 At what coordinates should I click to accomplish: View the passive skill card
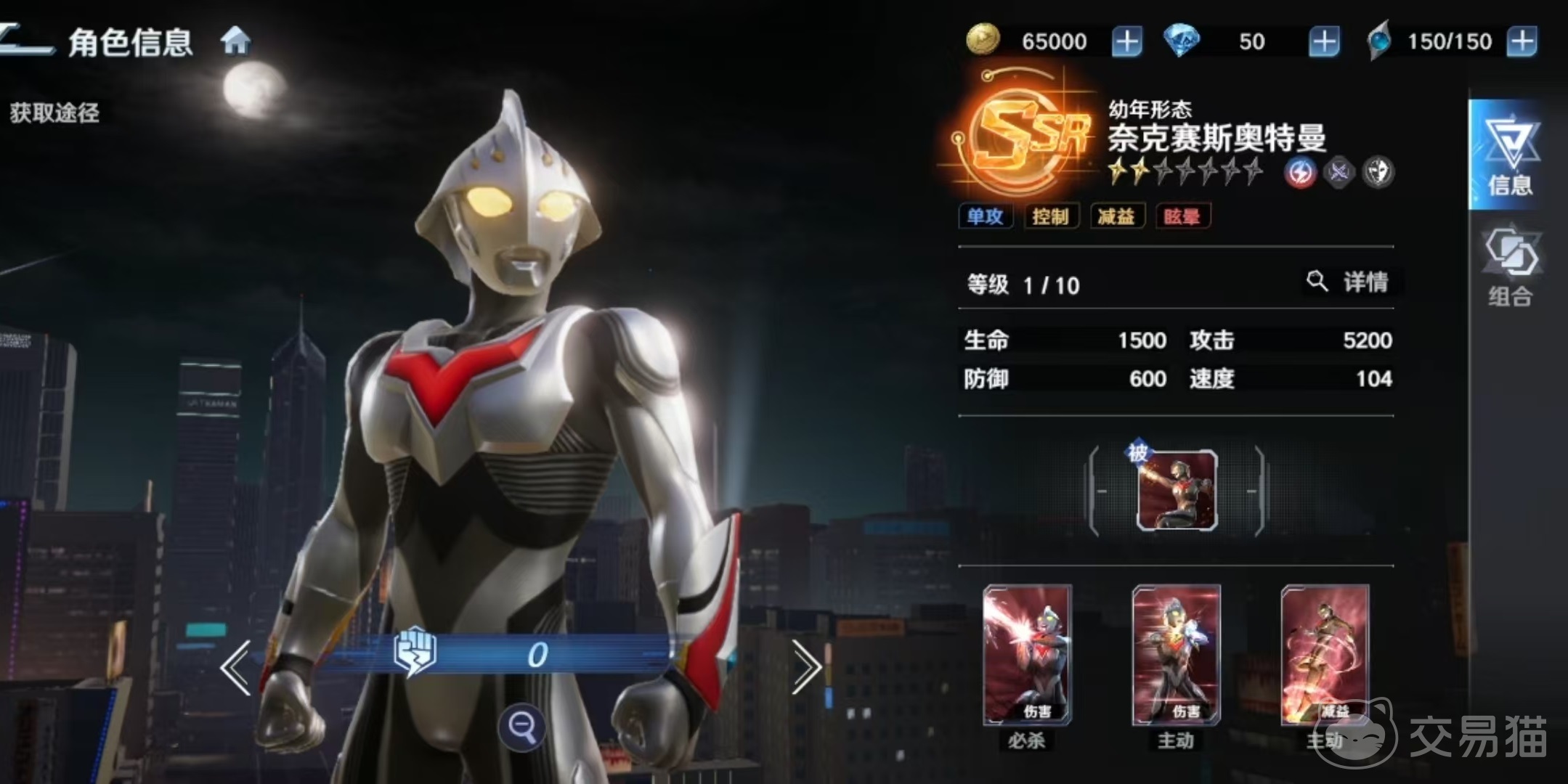tap(1177, 491)
